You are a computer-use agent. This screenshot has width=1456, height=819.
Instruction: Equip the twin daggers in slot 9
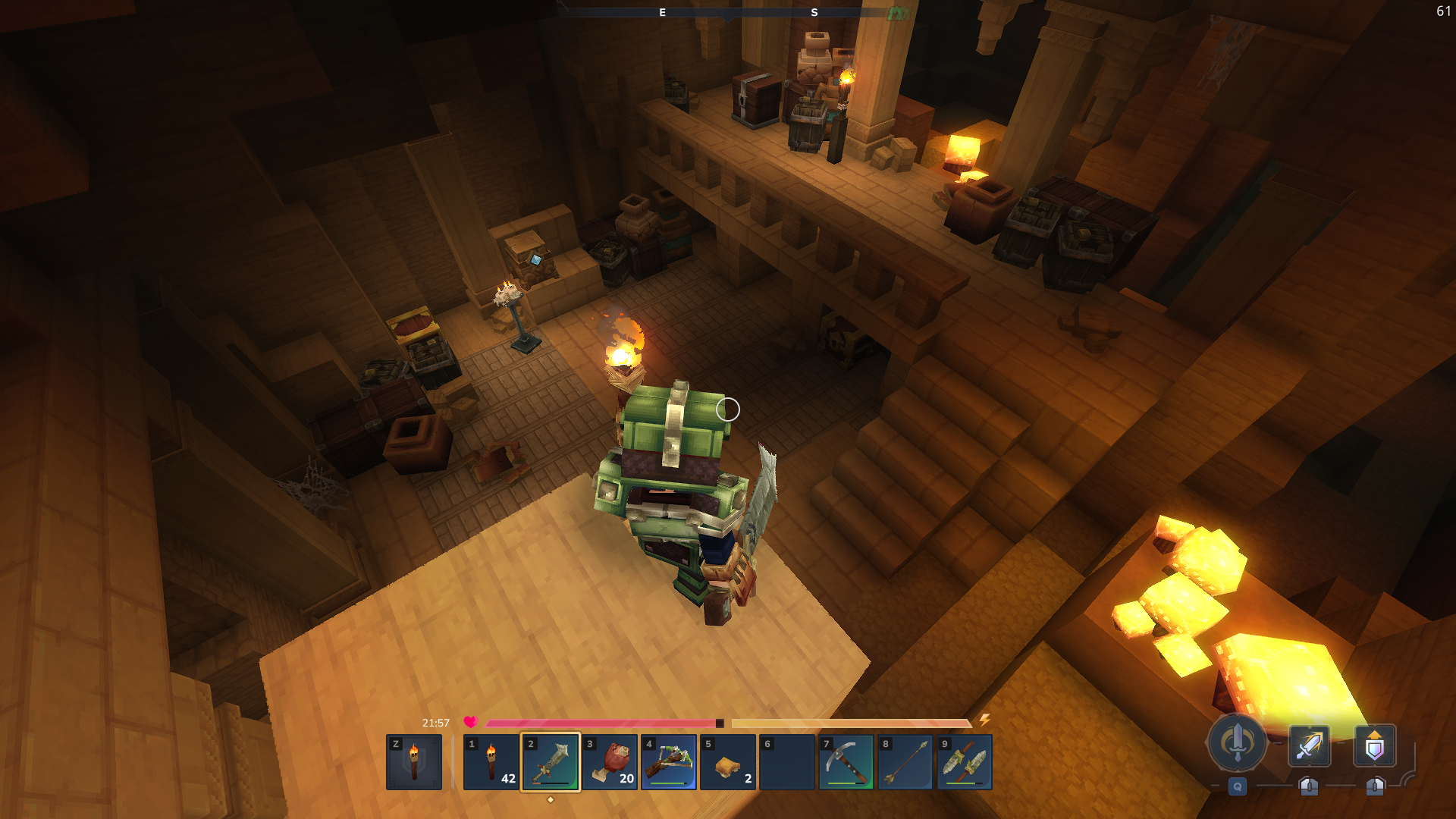click(965, 762)
